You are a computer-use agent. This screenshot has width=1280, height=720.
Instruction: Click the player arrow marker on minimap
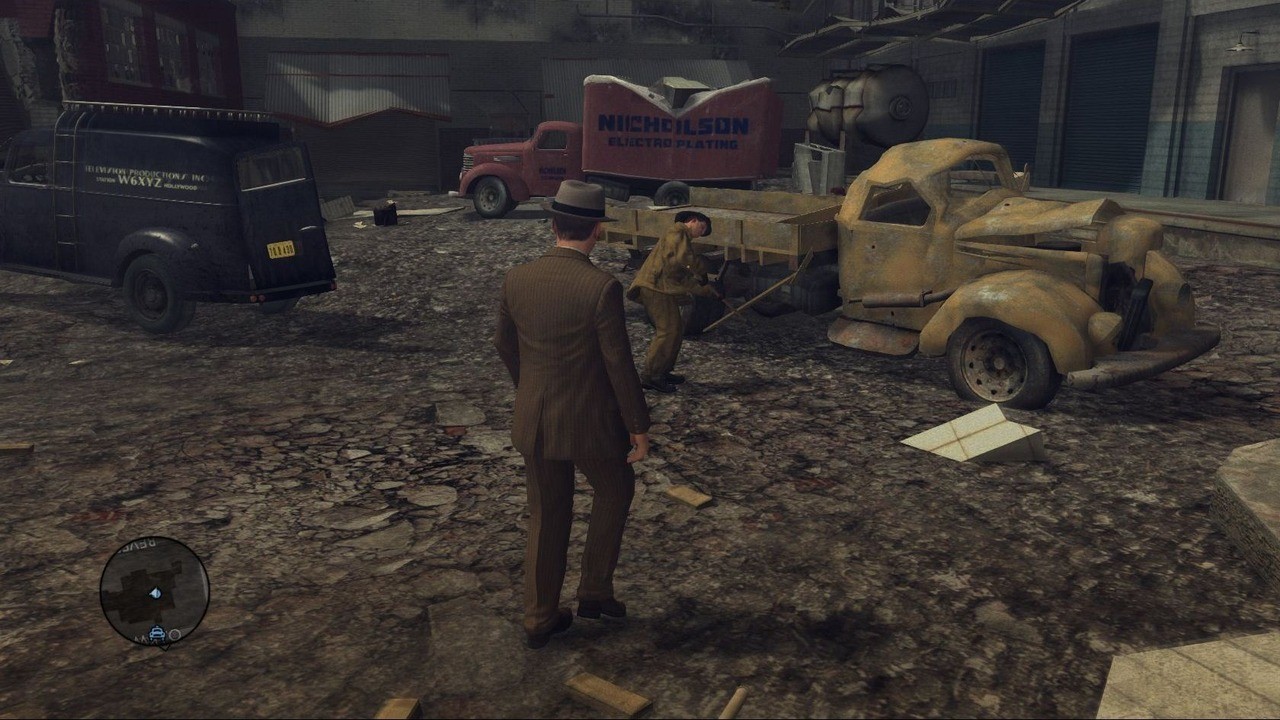click(x=155, y=593)
